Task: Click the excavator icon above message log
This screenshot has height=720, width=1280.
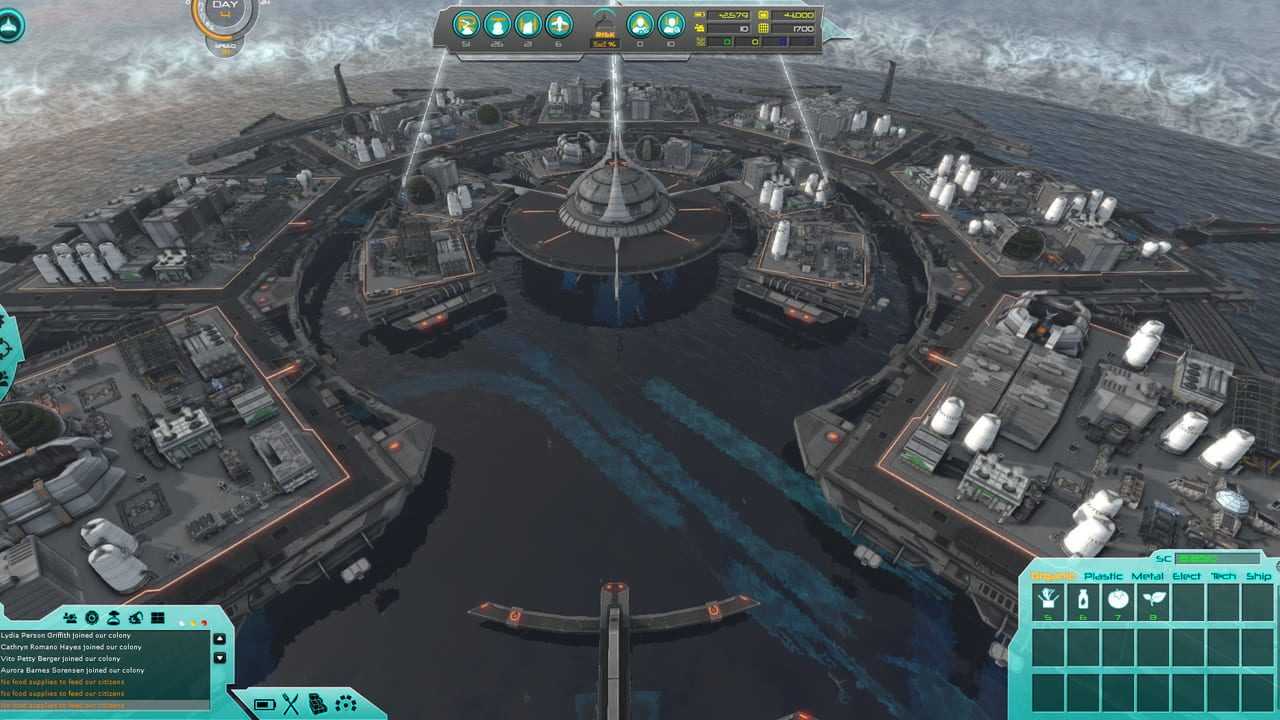Action: (x=136, y=618)
